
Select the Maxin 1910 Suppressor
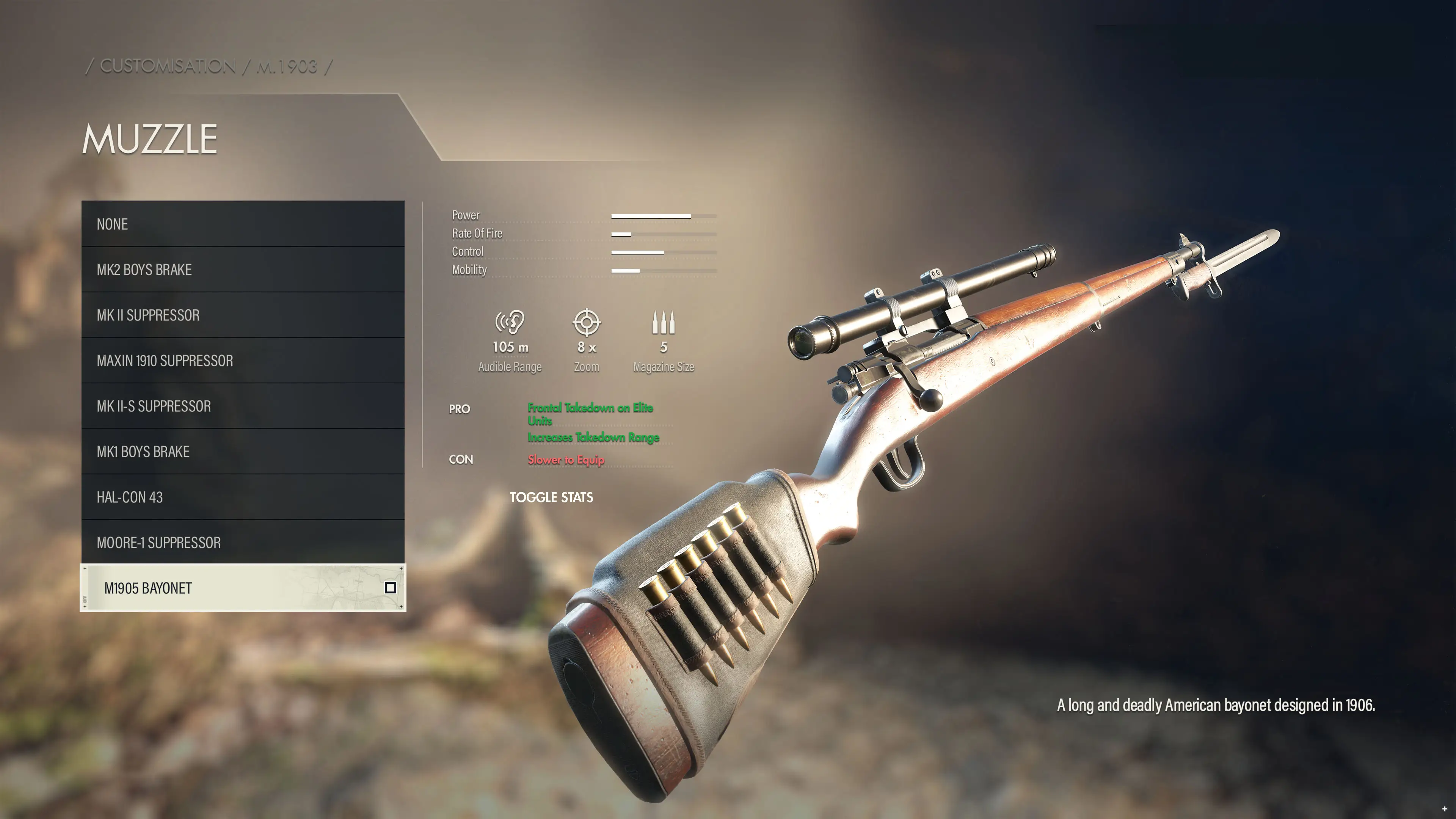(243, 361)
